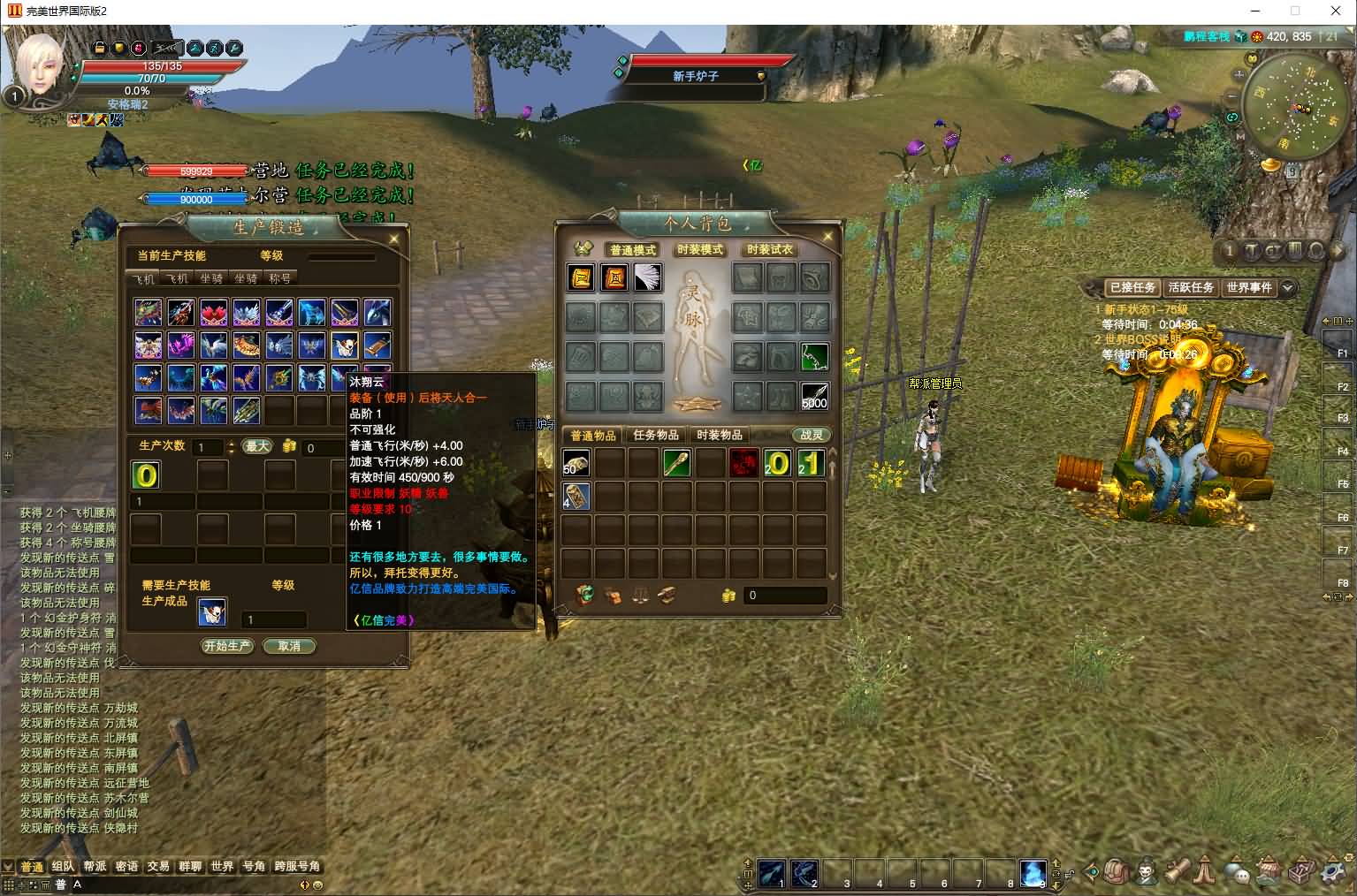Switch to 时装模式 fashion mode tab
The image size is (1357, 896).
700,250
